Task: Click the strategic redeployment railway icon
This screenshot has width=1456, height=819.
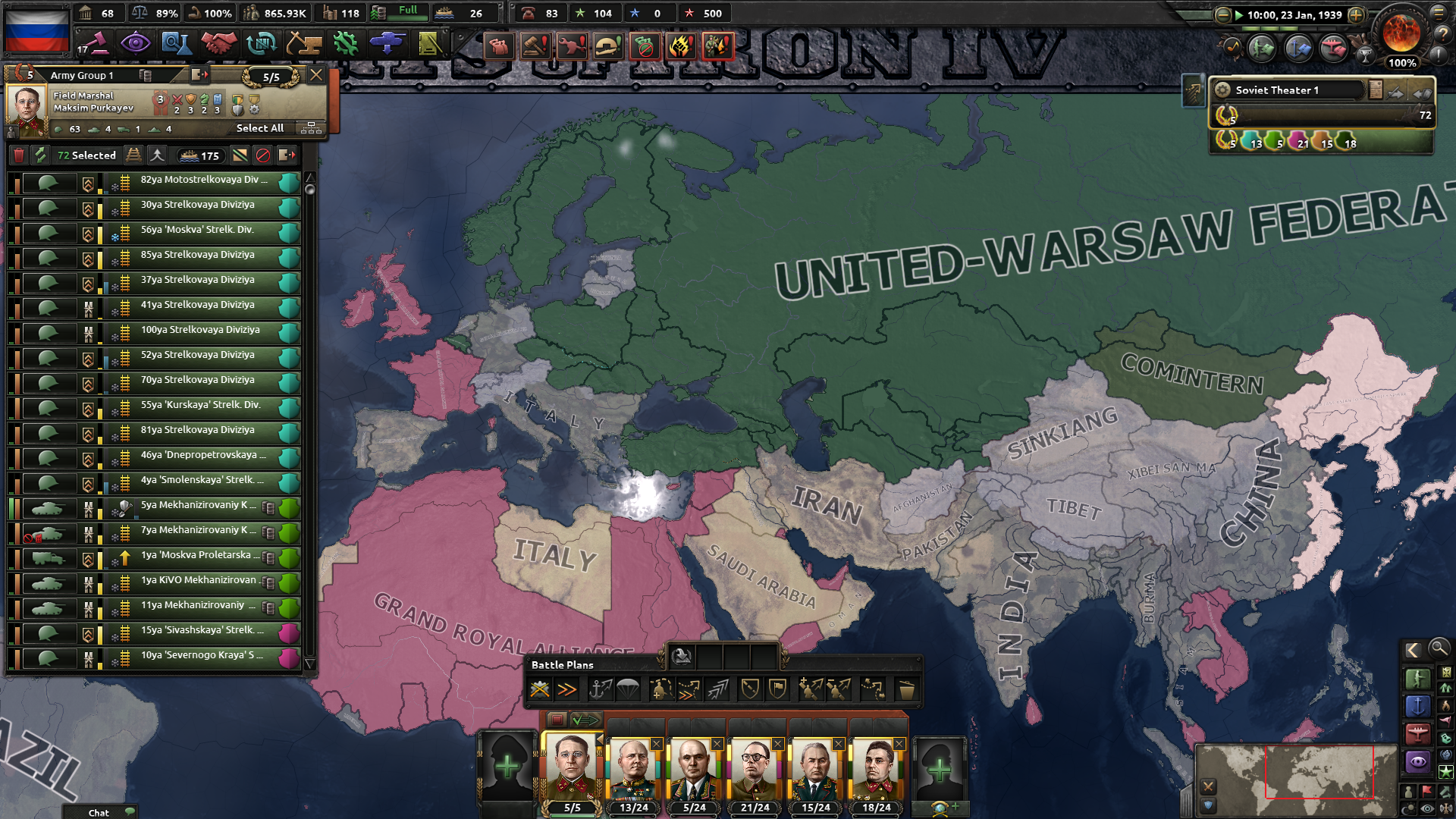Action: [x=134, y=155]
